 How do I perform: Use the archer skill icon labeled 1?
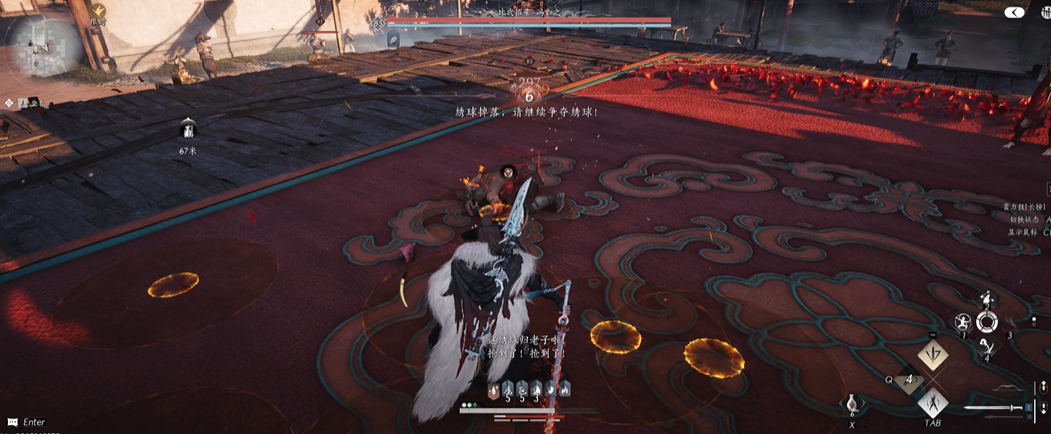click(962, 322)
